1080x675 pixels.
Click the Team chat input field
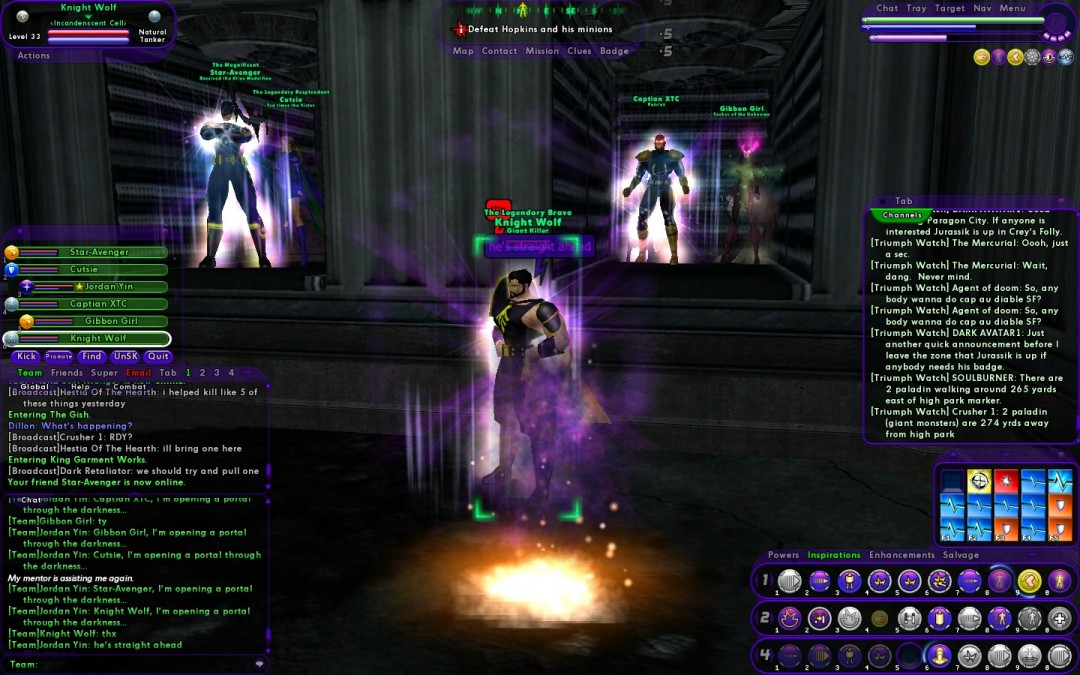pyautogui.click(x=140, y=664)
